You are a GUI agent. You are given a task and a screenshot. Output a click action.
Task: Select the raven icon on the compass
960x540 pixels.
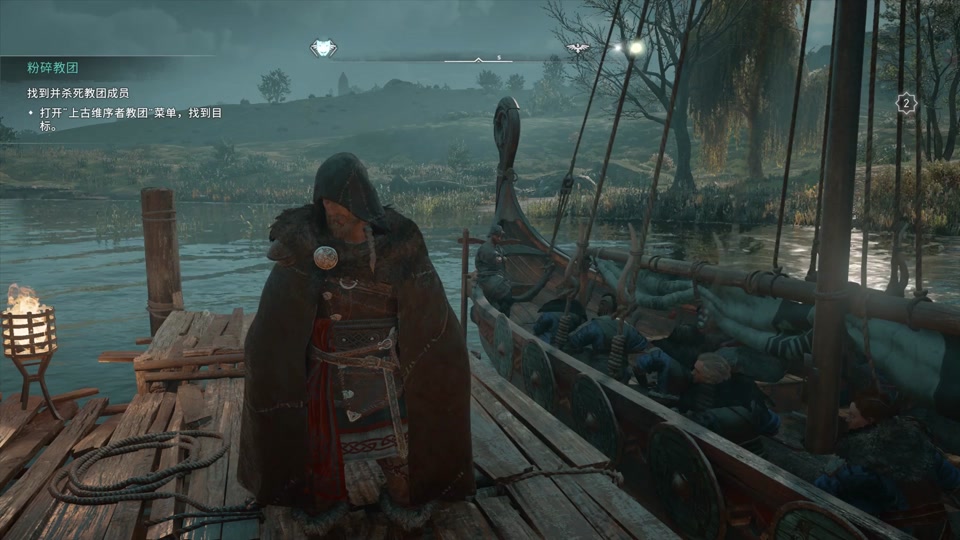click(577, 47)
